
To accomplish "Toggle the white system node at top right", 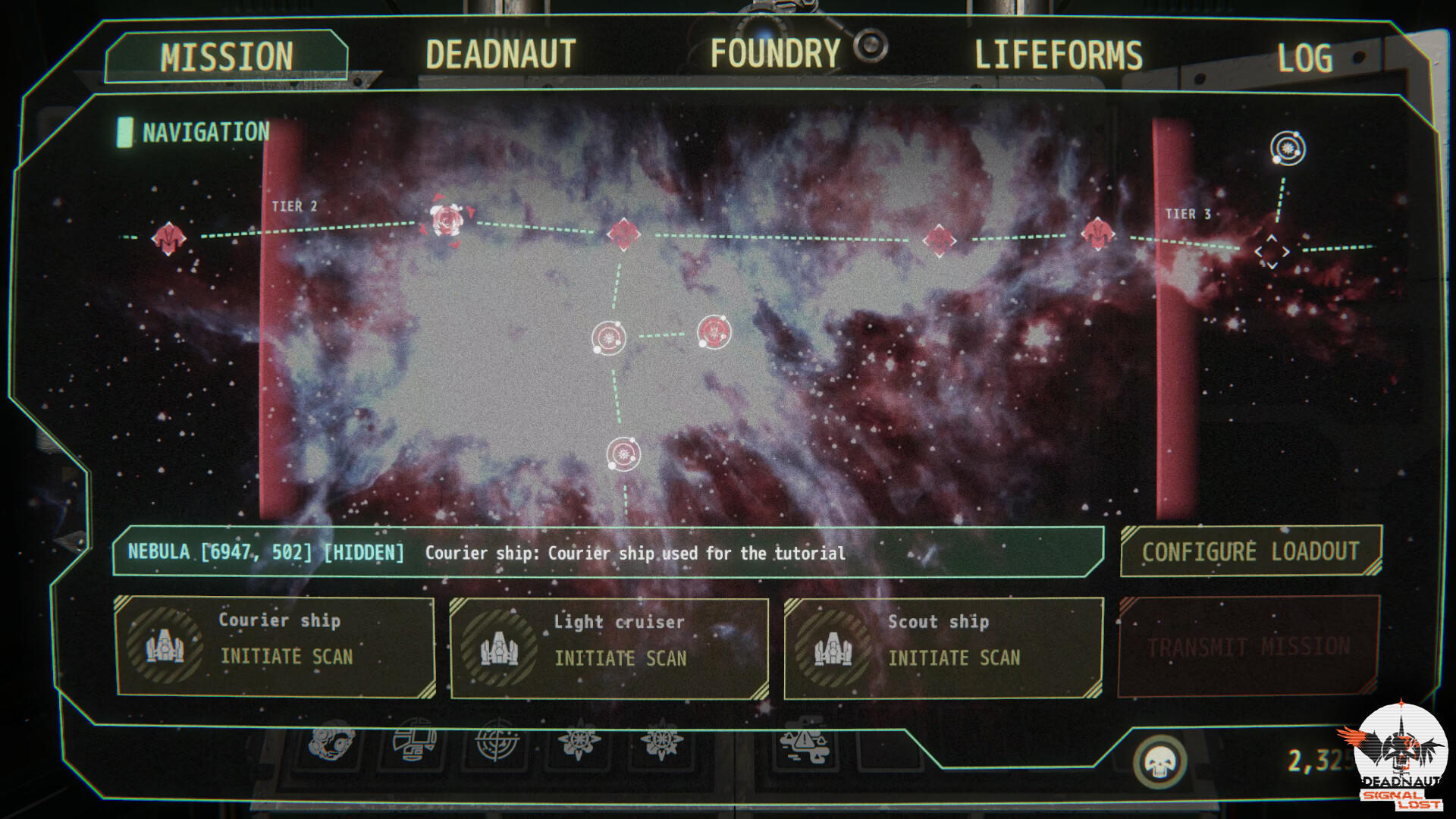I will tap(1286, 146).
